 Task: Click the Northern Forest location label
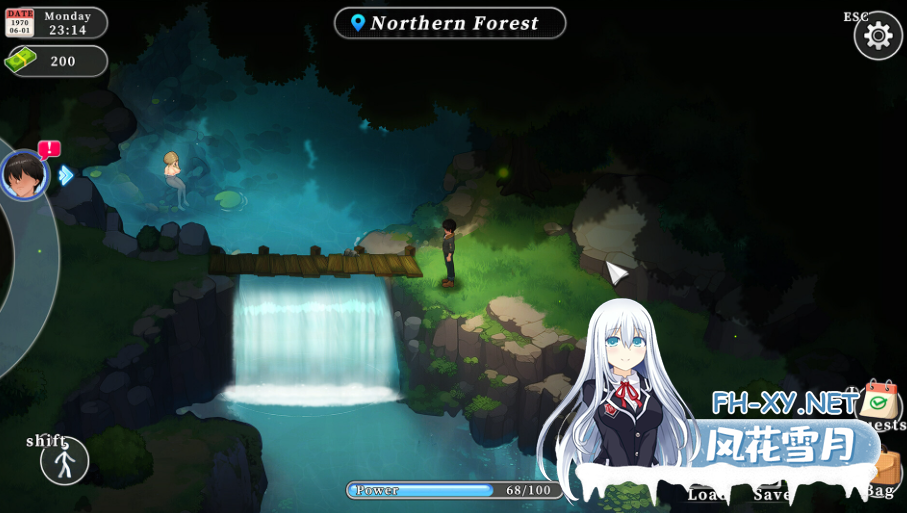pos(450,23)
